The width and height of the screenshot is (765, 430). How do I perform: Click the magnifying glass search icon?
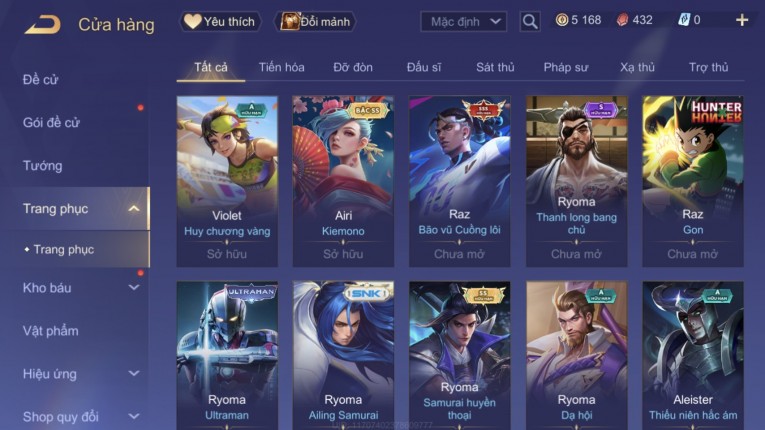[530, 21]
